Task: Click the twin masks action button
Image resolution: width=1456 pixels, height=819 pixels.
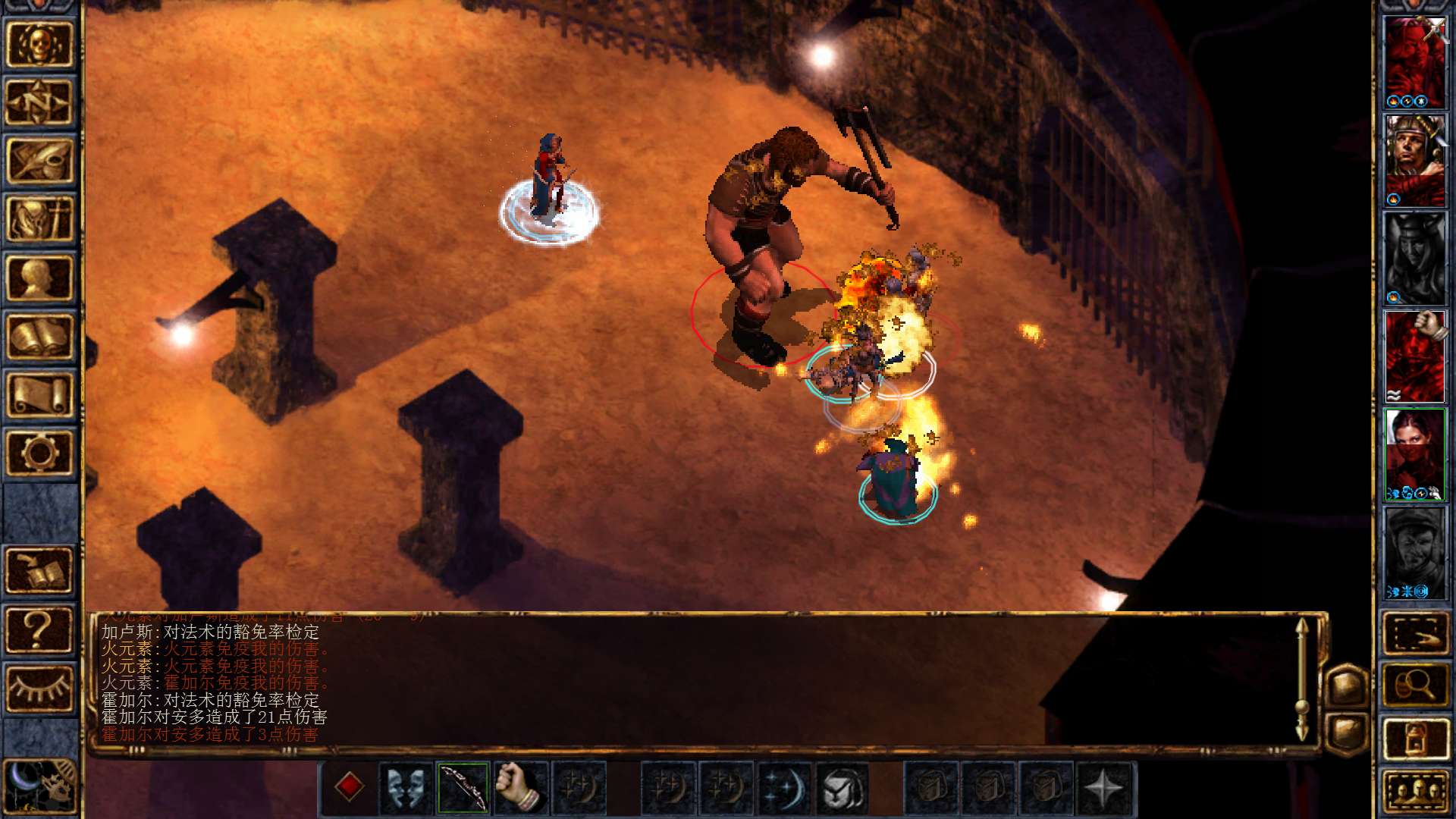Action: point(406,788)
